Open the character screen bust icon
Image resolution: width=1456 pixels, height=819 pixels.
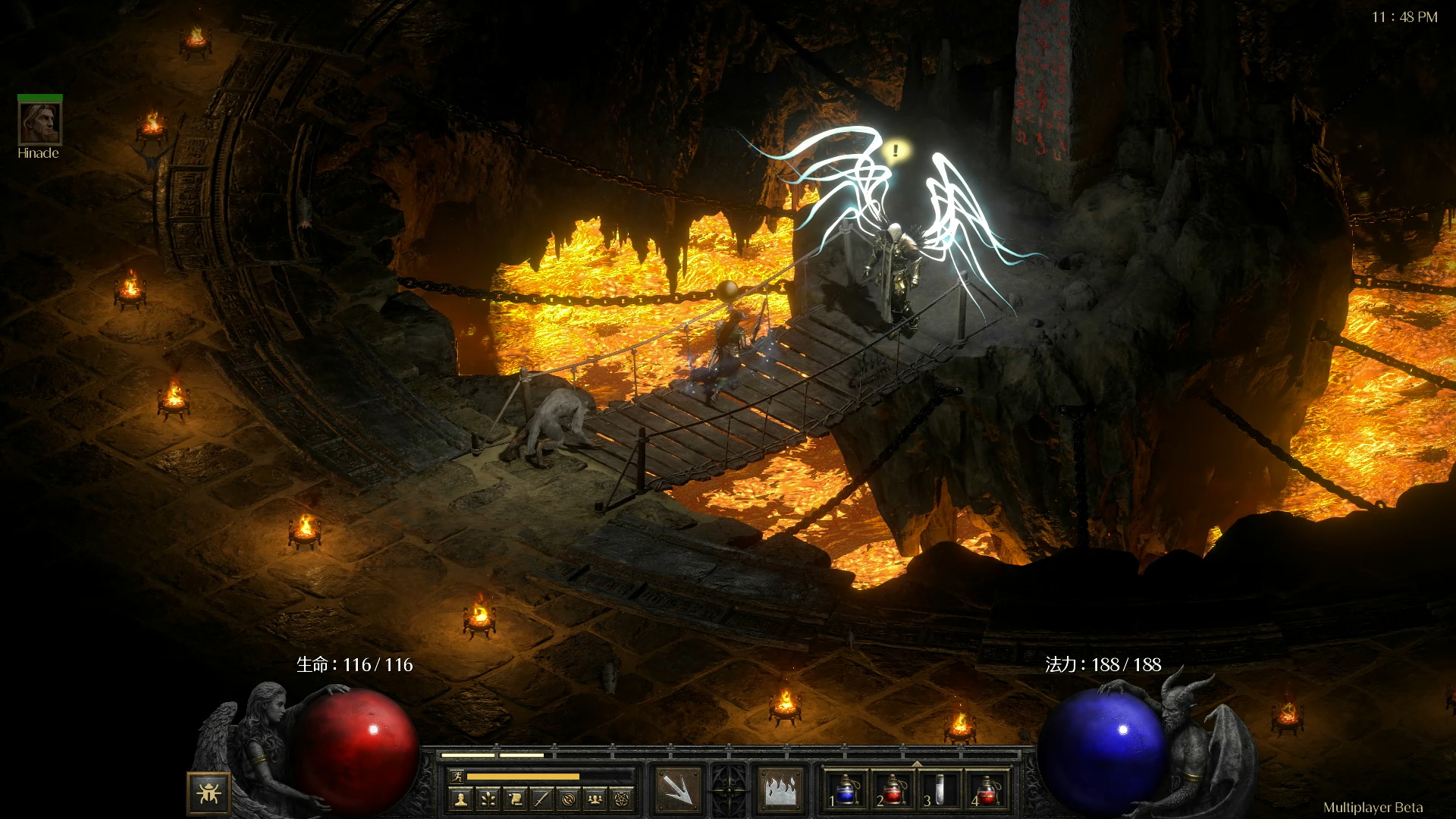point(460,799)
